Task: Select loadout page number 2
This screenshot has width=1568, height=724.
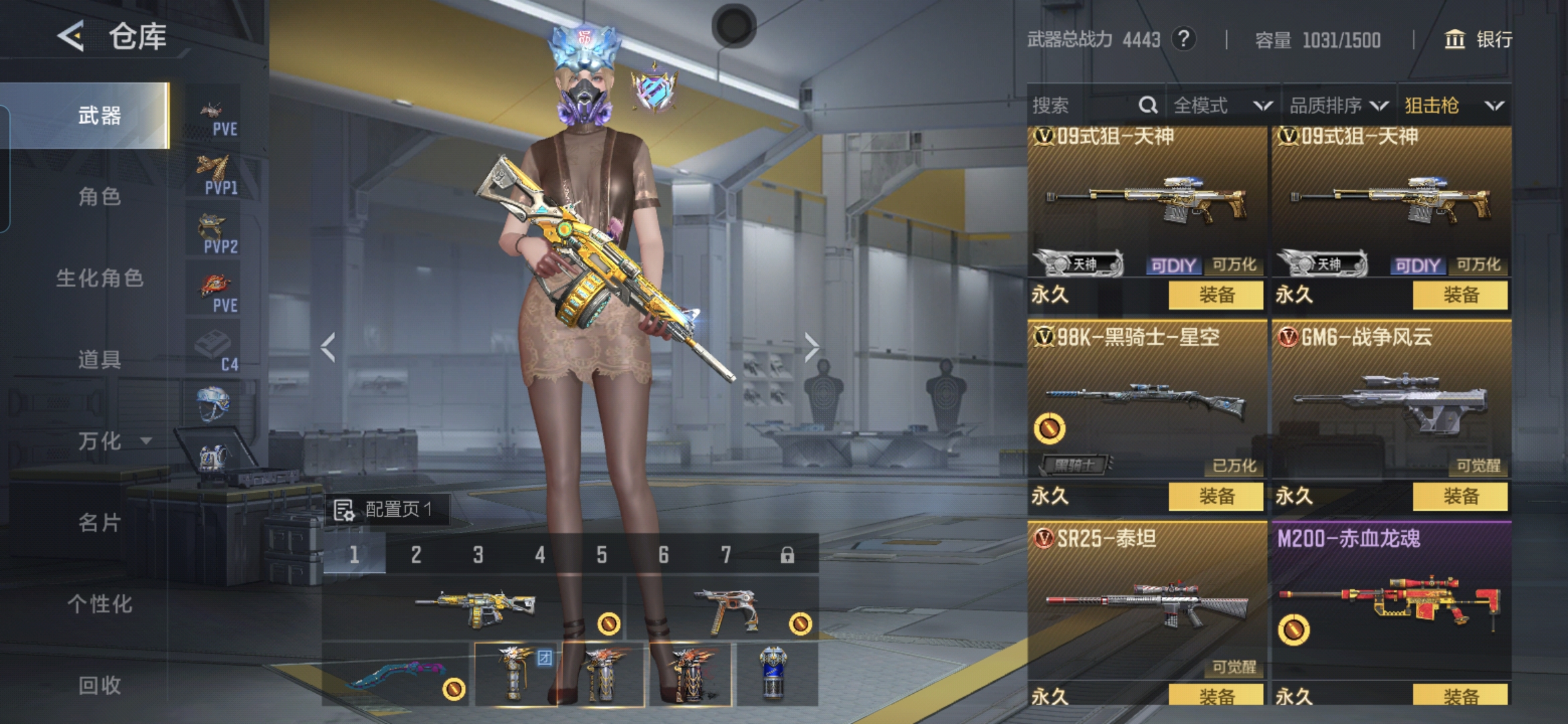Action: [416, 554]
